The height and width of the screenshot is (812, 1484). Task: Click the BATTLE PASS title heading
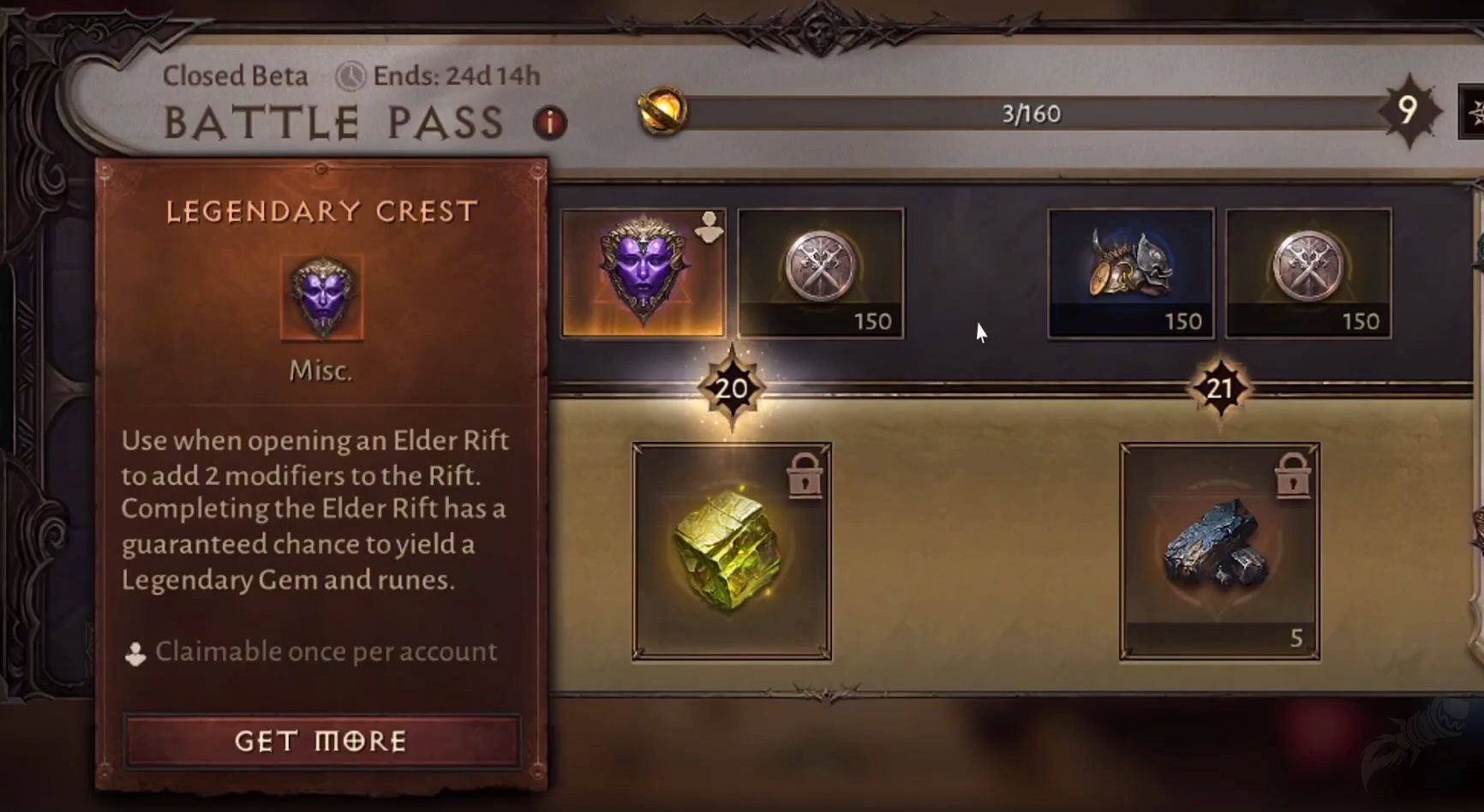tap(336, 123)
